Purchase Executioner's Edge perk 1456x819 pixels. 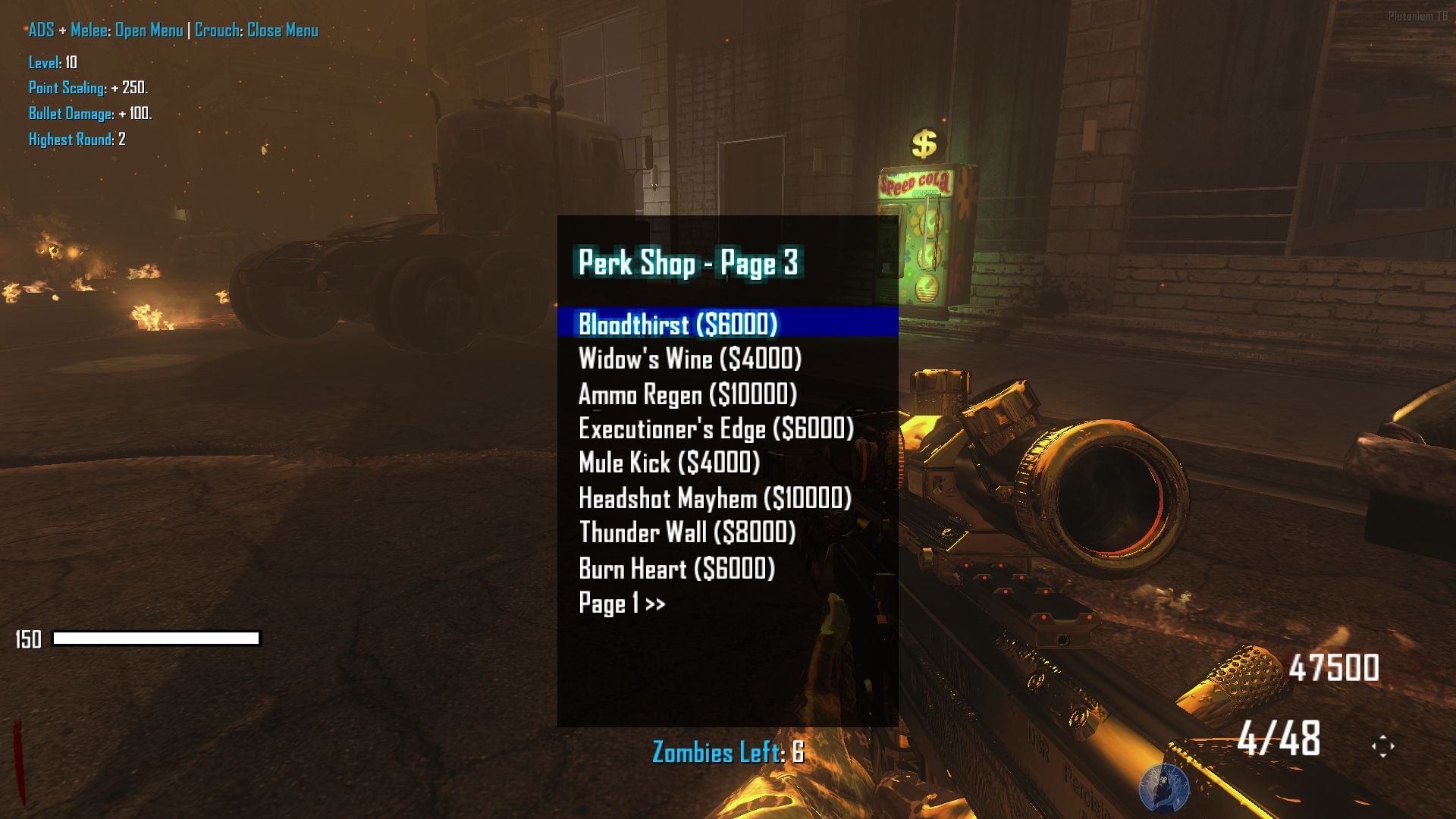click(716, 428)
